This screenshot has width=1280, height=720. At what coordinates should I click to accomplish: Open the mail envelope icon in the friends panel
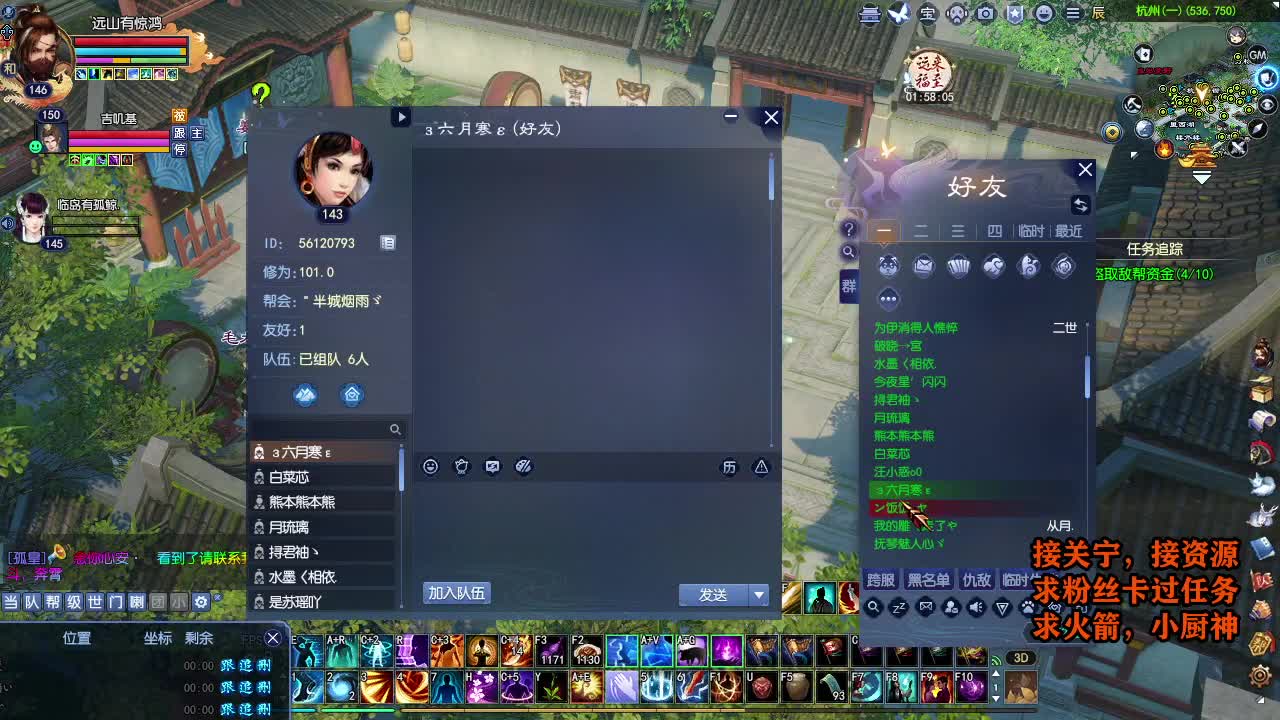[x=923, y=266]
